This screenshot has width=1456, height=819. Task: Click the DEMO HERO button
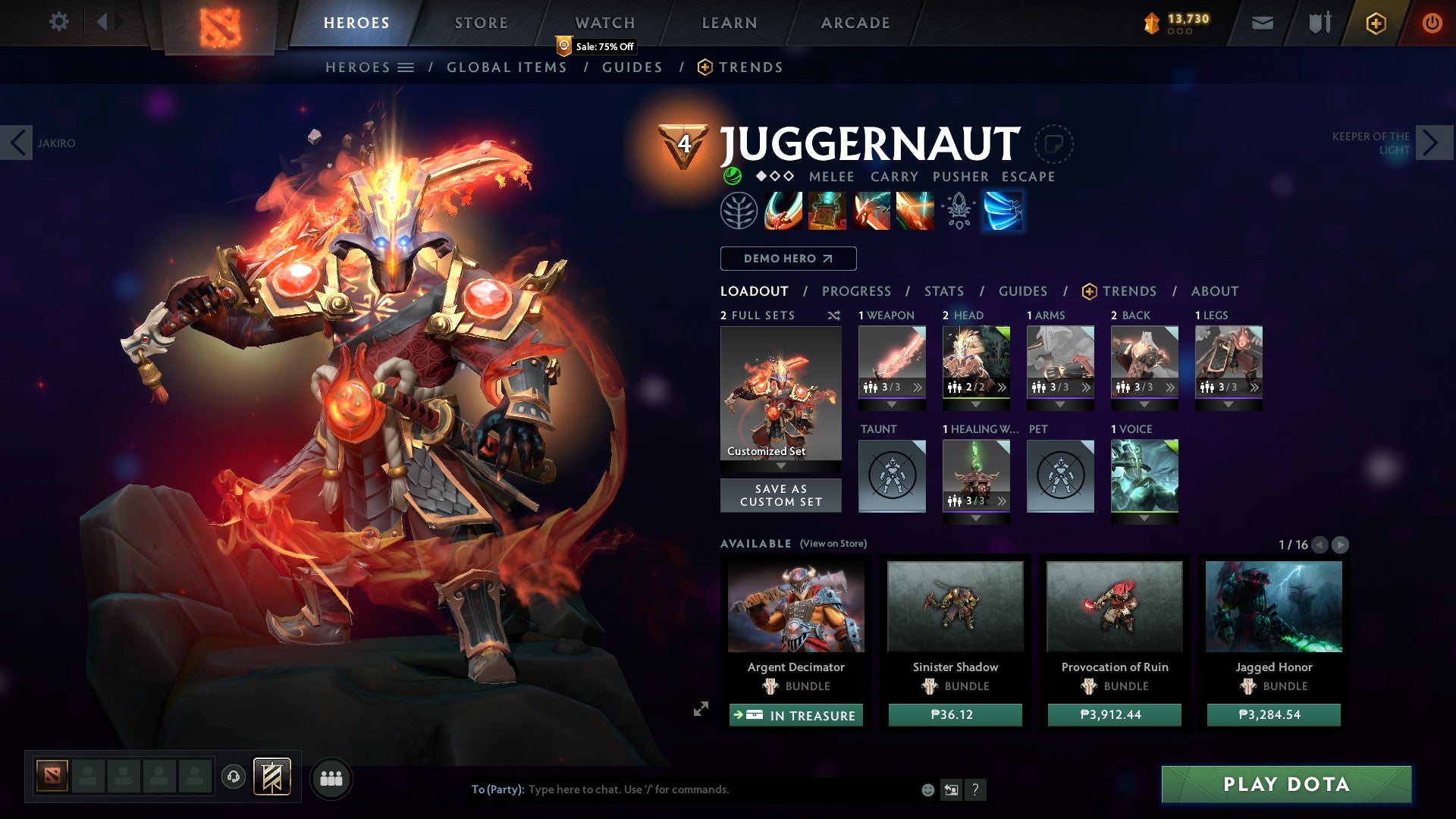point(787,258)
